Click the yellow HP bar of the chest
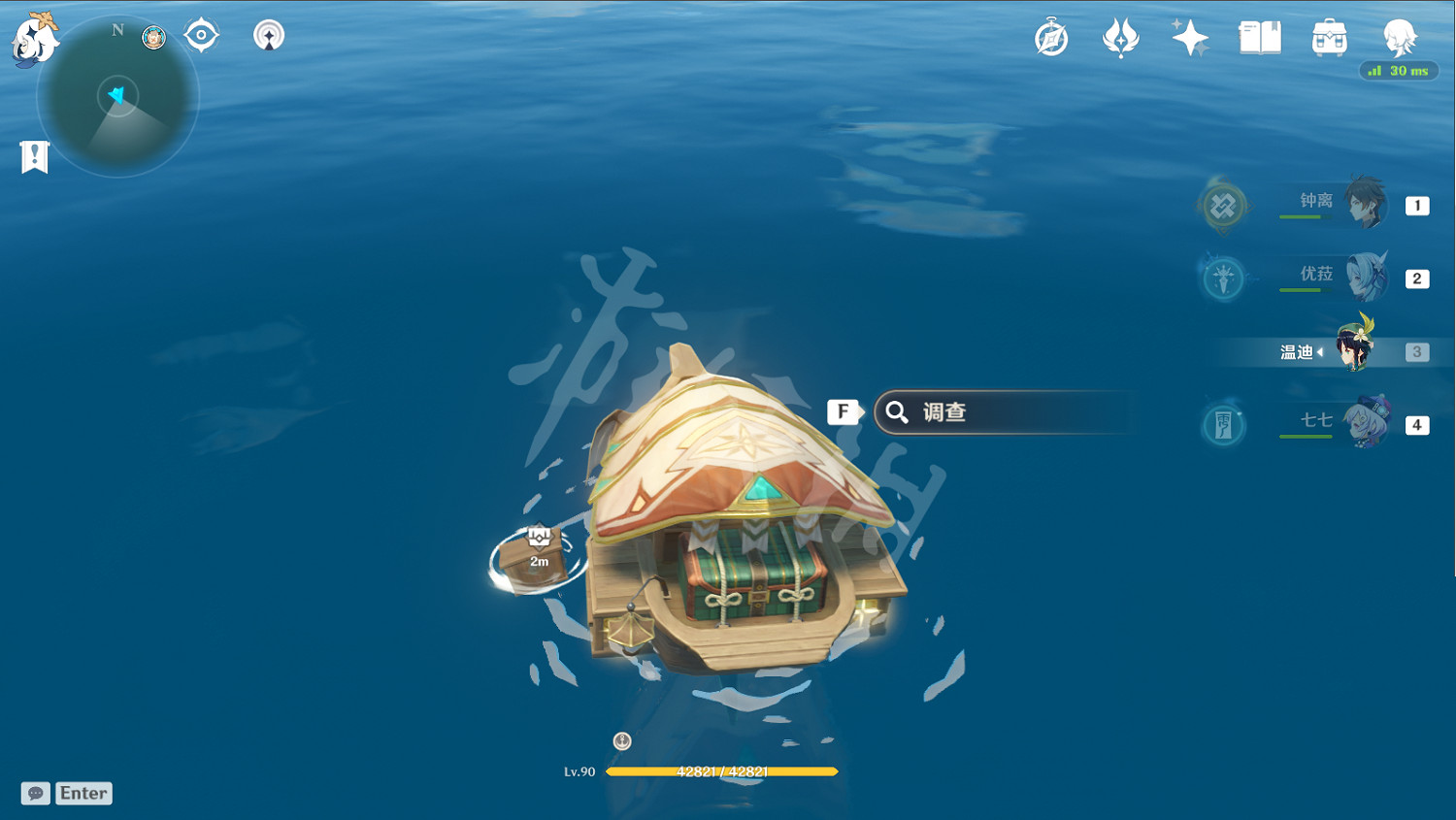Screen dimensions: 1456x820 pyautogui.click(x=722, y=771)
